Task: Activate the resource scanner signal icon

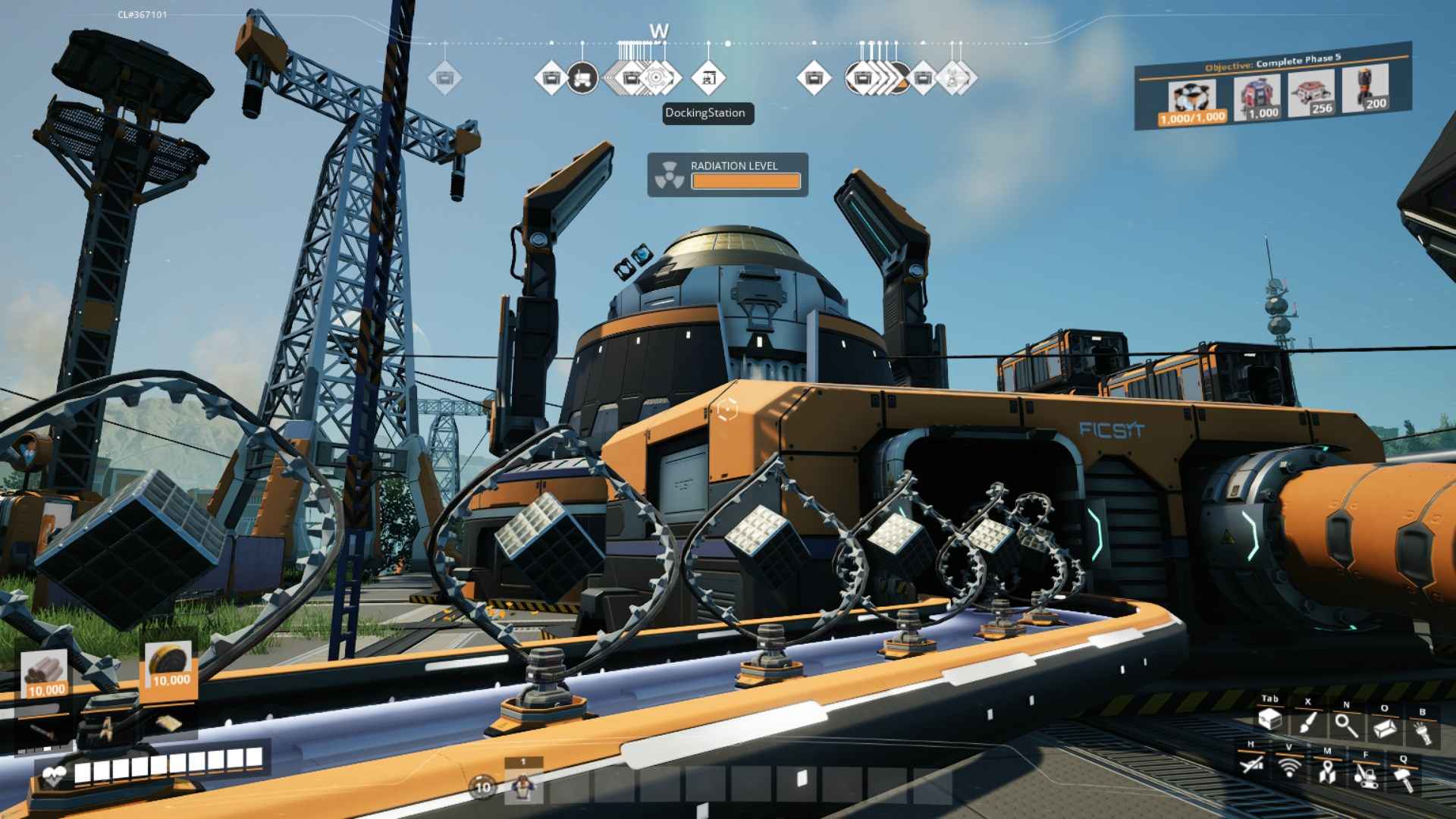Action: click(1288, 767)
